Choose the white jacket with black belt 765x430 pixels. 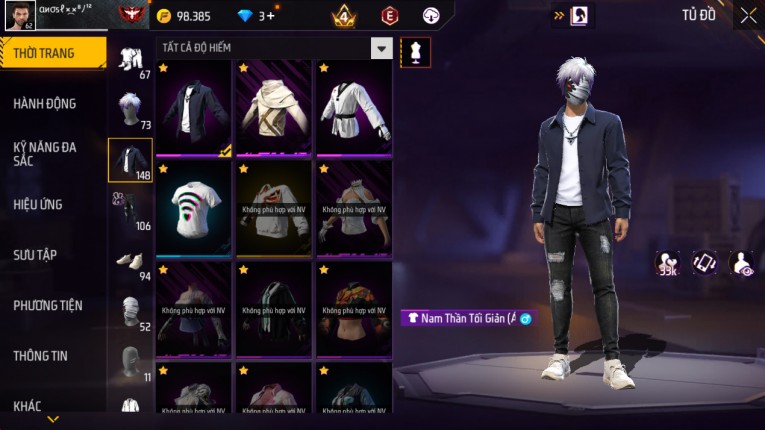coord(354,108)
